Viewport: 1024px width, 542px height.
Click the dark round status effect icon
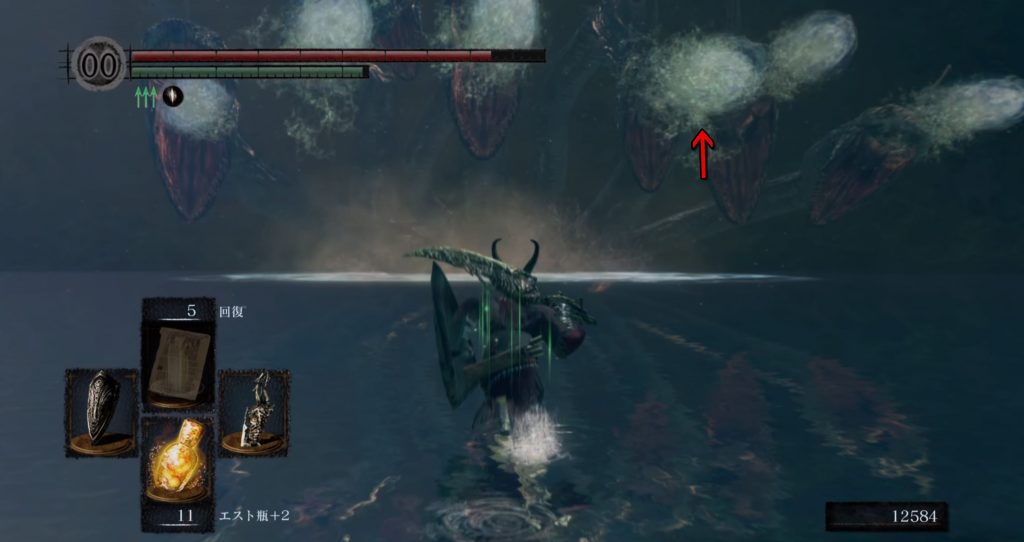tap(173, 96)
